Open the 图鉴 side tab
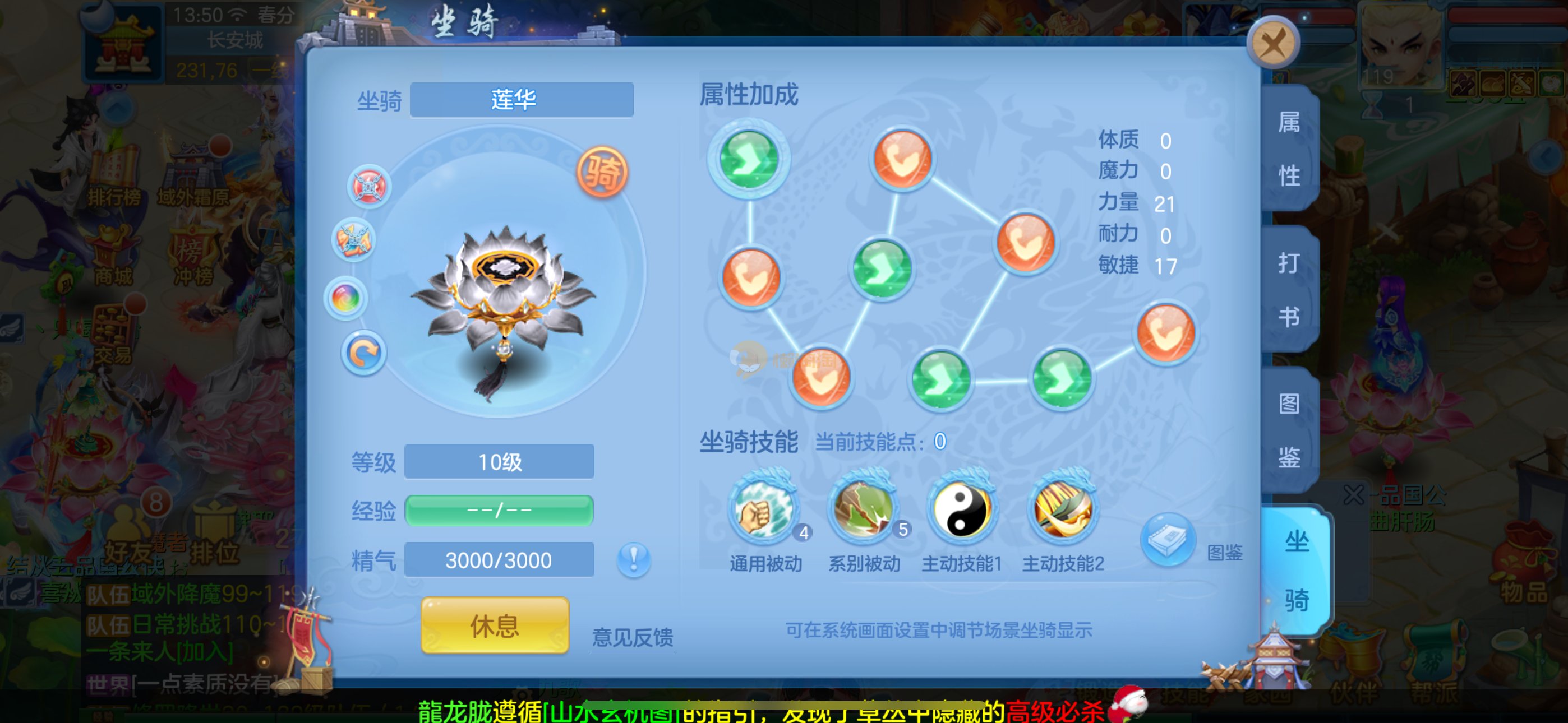Viewport: 1568px width, 723px height. (x=1289, y=430)
